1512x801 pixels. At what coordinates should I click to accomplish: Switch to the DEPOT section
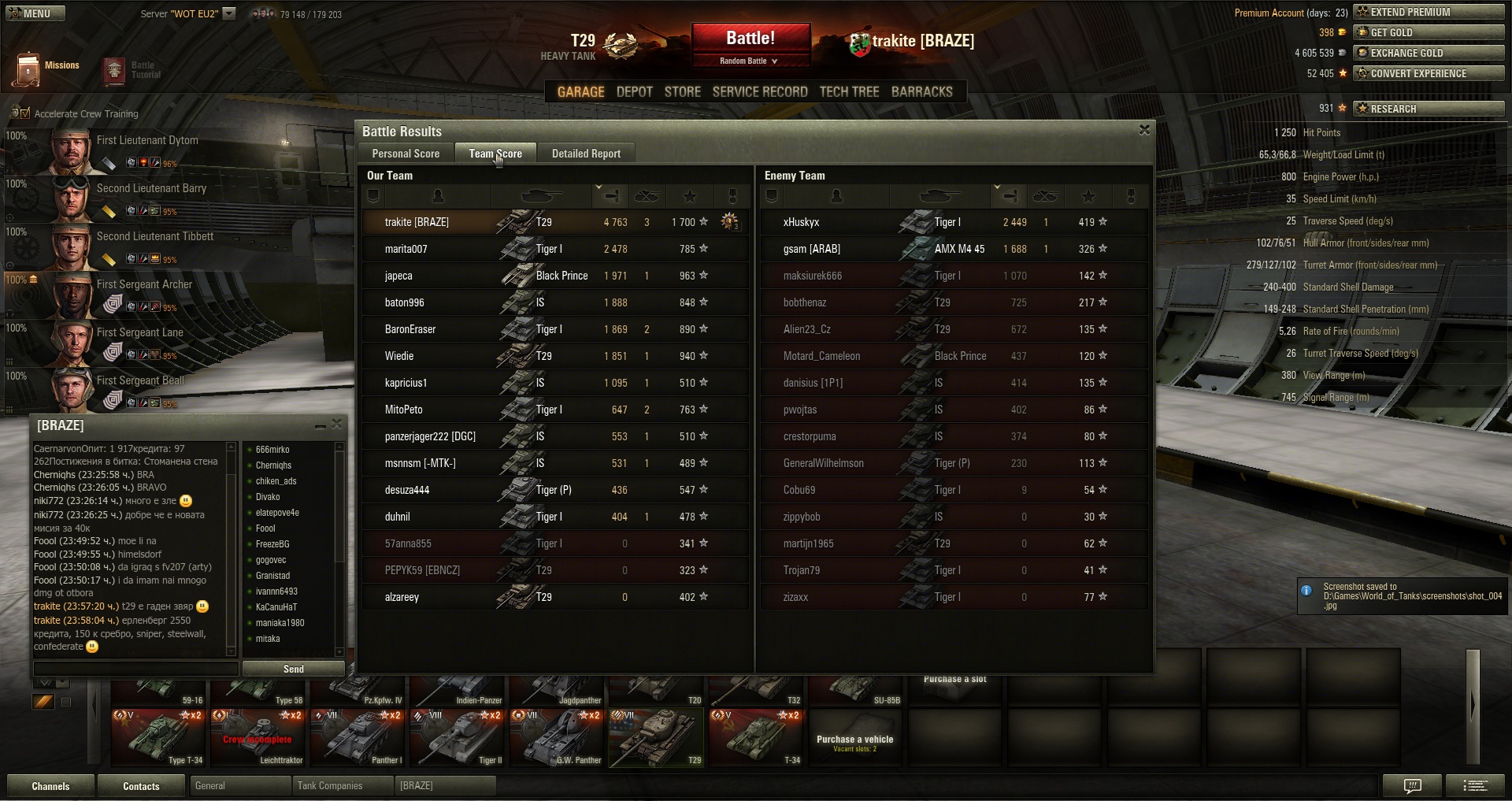tap(634, 91)
